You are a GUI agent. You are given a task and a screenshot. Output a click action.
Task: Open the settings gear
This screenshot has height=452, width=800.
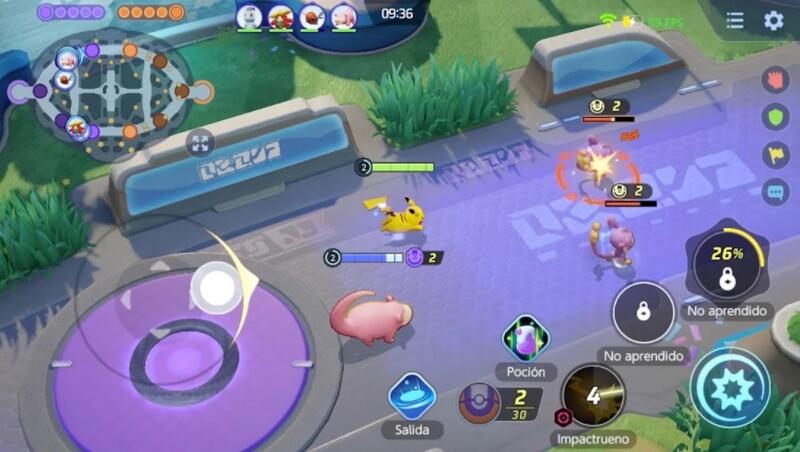[x=773, y=21]
